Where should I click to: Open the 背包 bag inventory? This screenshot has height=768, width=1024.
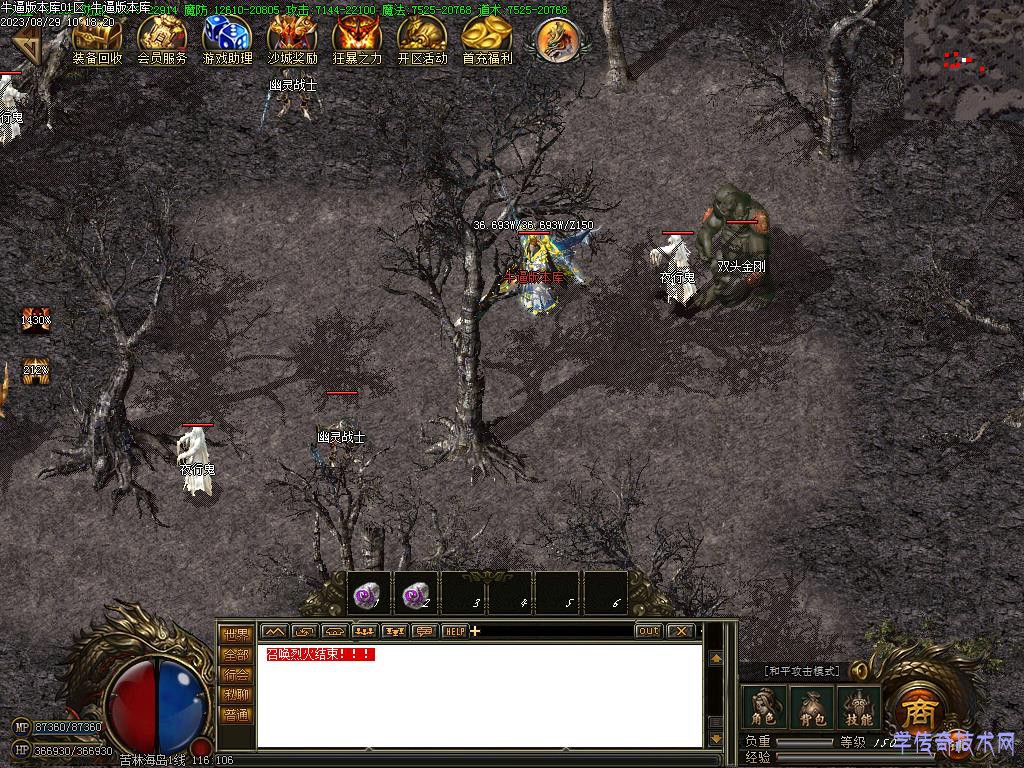coord(811,707)
